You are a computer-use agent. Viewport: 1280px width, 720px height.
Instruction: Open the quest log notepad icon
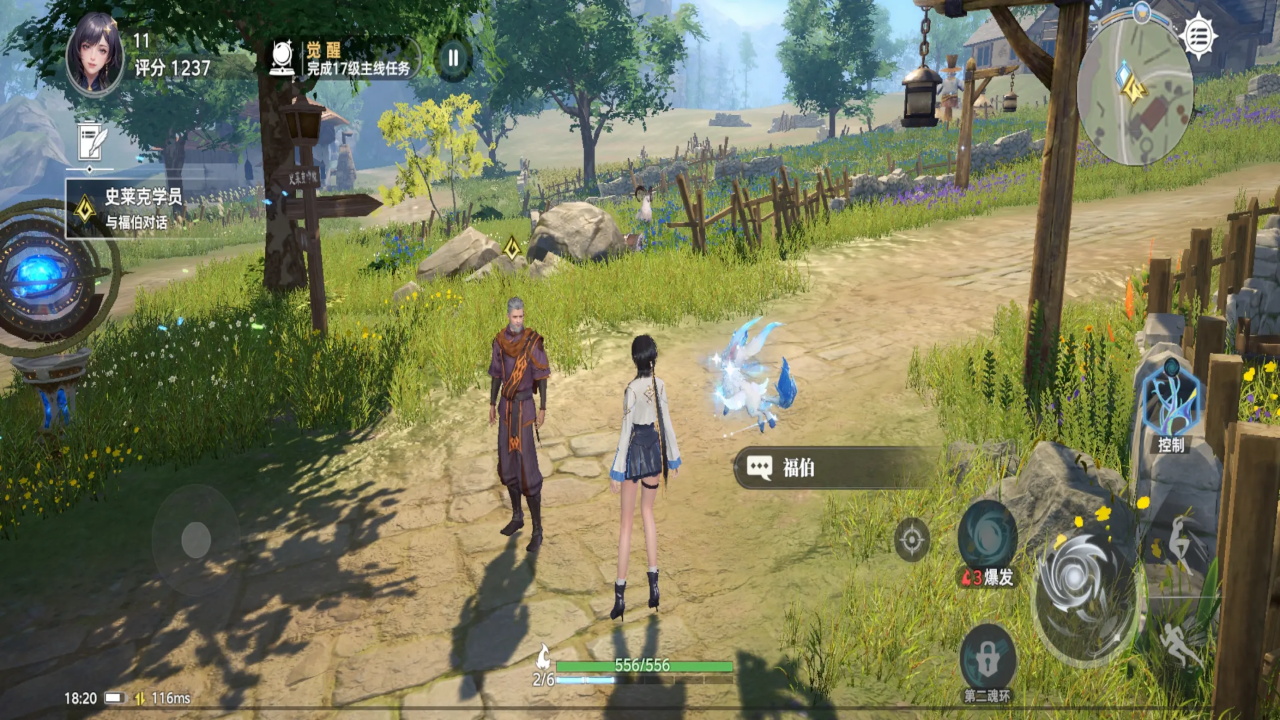[x=92, y=141]
